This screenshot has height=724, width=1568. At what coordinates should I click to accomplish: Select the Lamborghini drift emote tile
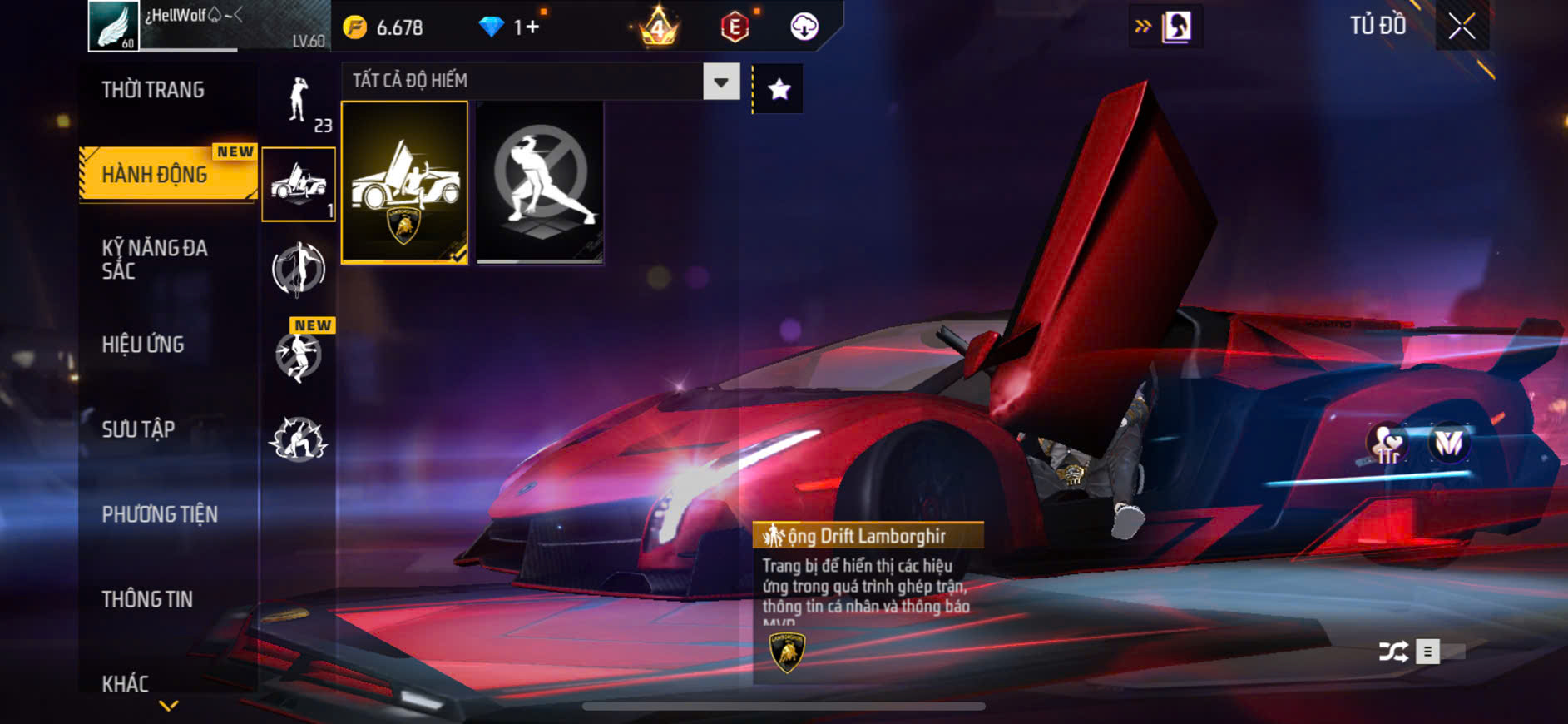pos(405,182)
